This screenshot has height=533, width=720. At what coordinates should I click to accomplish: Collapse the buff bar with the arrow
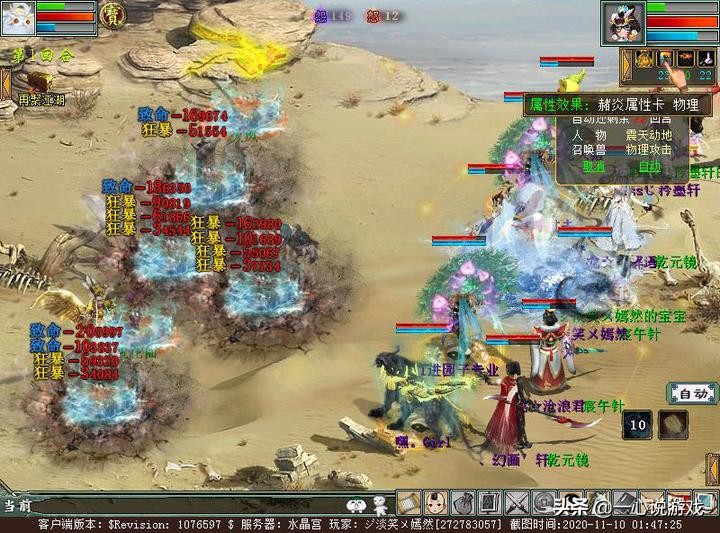pos(626,64)
